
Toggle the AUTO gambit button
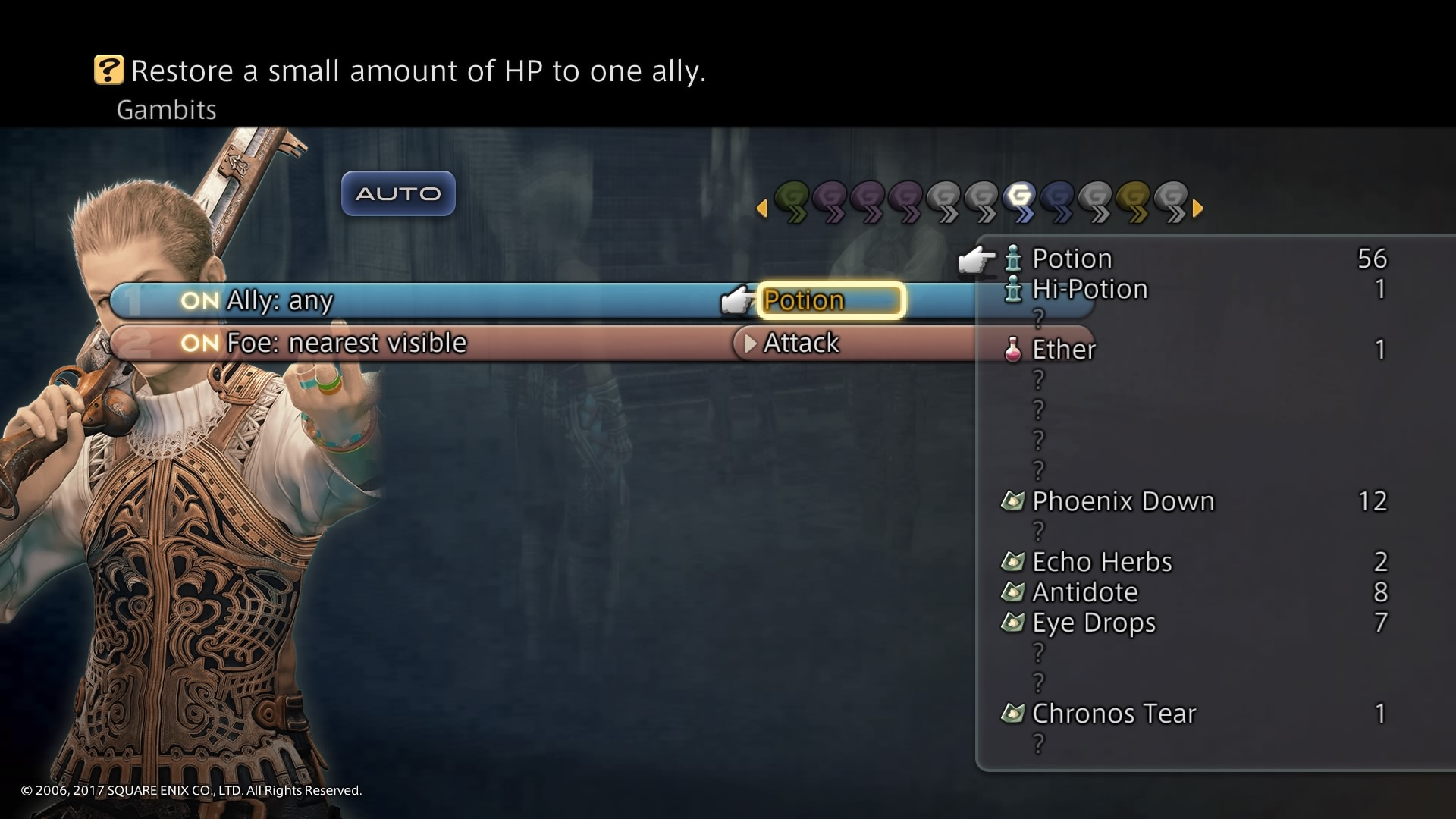[x=398, y=193]
